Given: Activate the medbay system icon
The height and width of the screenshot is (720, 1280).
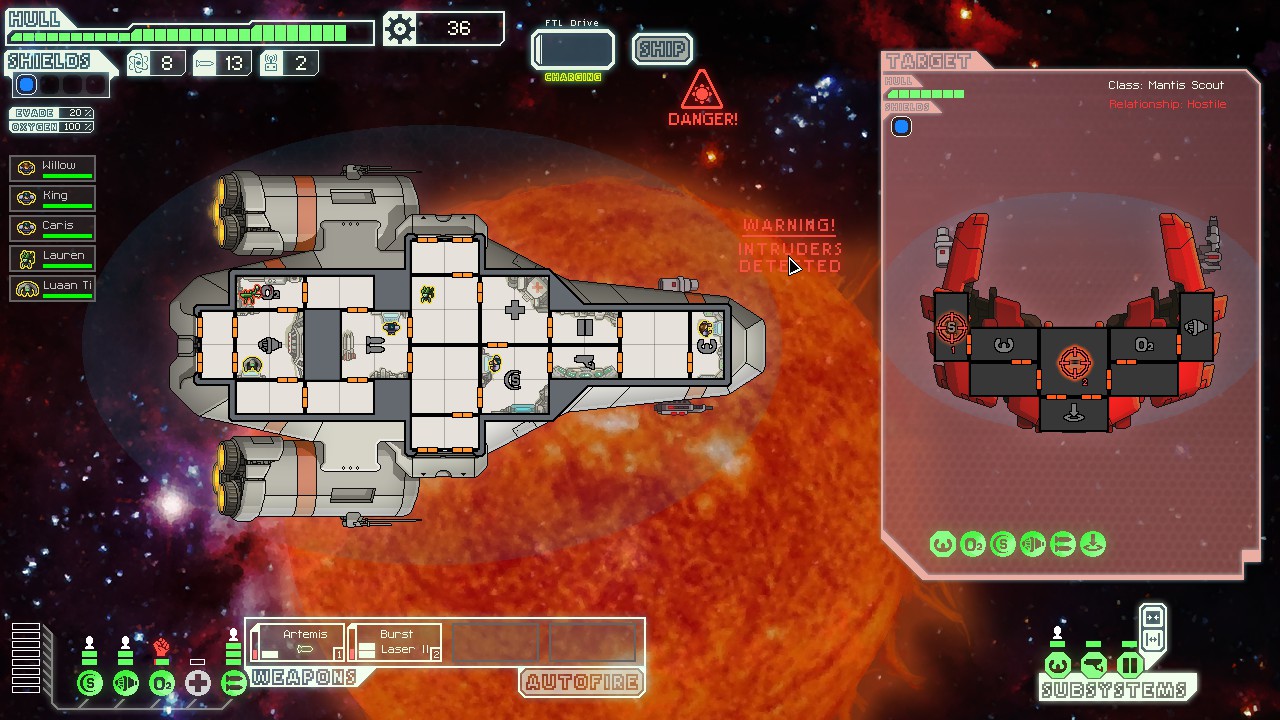Looking at the screenshot, I should click(198, 684).
